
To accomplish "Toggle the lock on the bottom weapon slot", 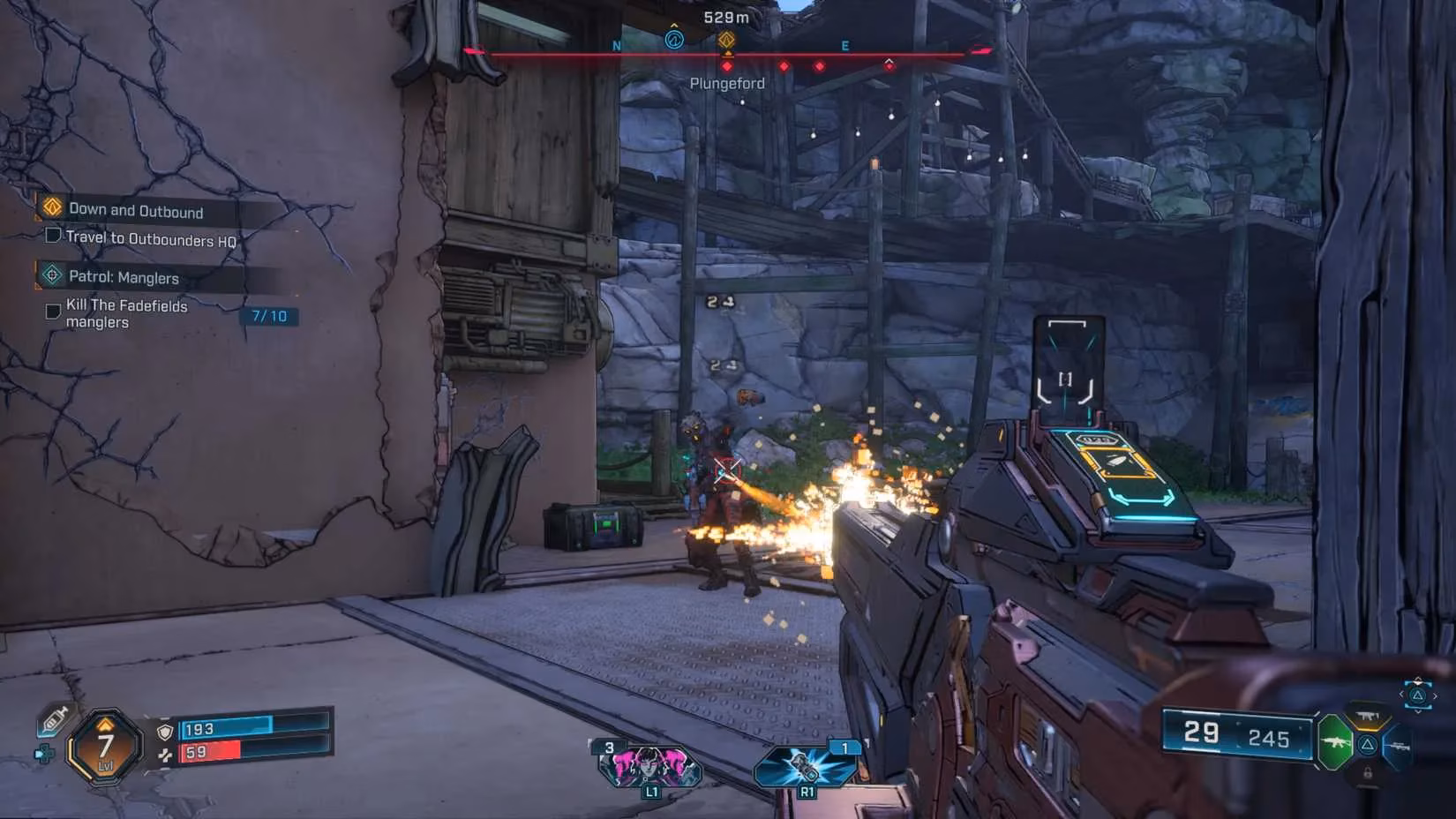I will (1368, 770).
